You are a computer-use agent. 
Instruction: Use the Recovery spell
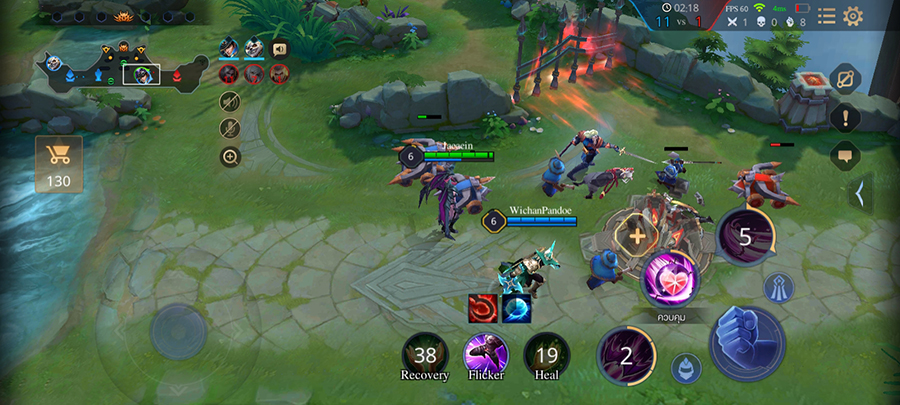click(425, 355)
